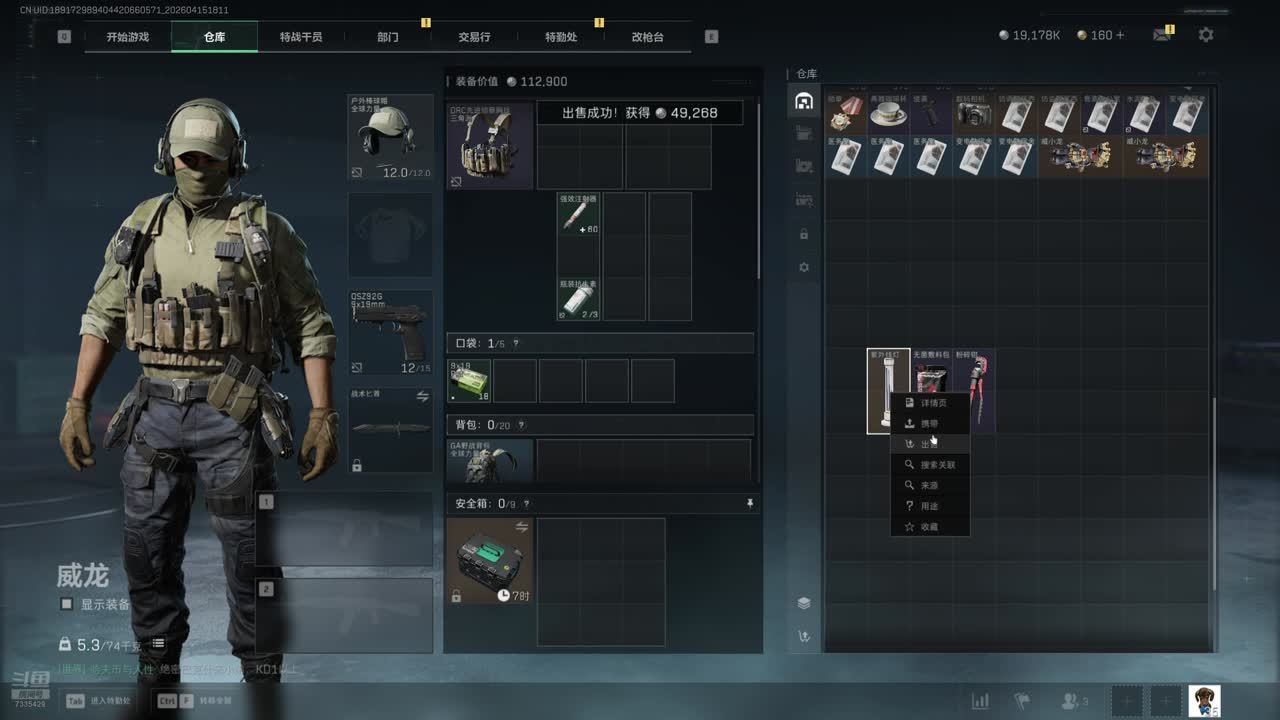Open 详情页 (details) from the context menu
Image resolution: width=1280 pixels, height=720 pixels.
tap(931, 403)
